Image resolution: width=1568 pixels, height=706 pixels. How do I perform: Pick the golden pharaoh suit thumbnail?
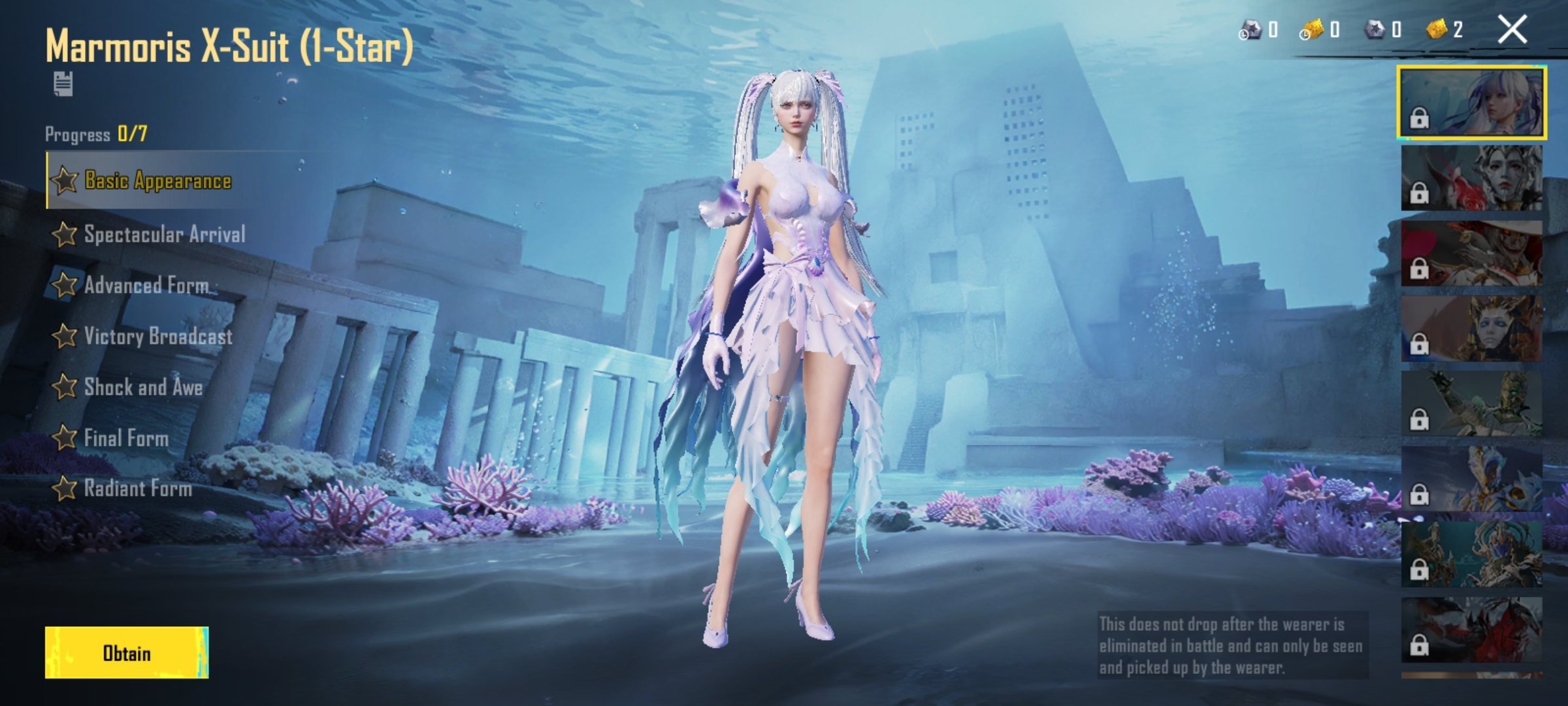(1471, 328)
